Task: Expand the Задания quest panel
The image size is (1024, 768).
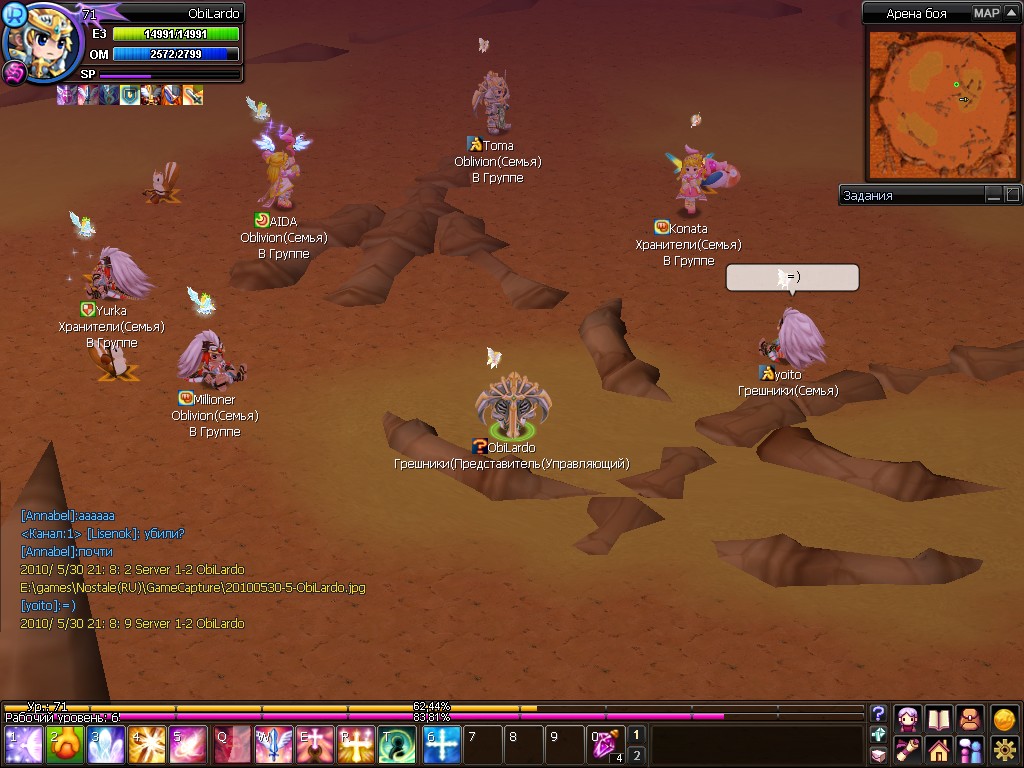Action: tap(1012, 195)
